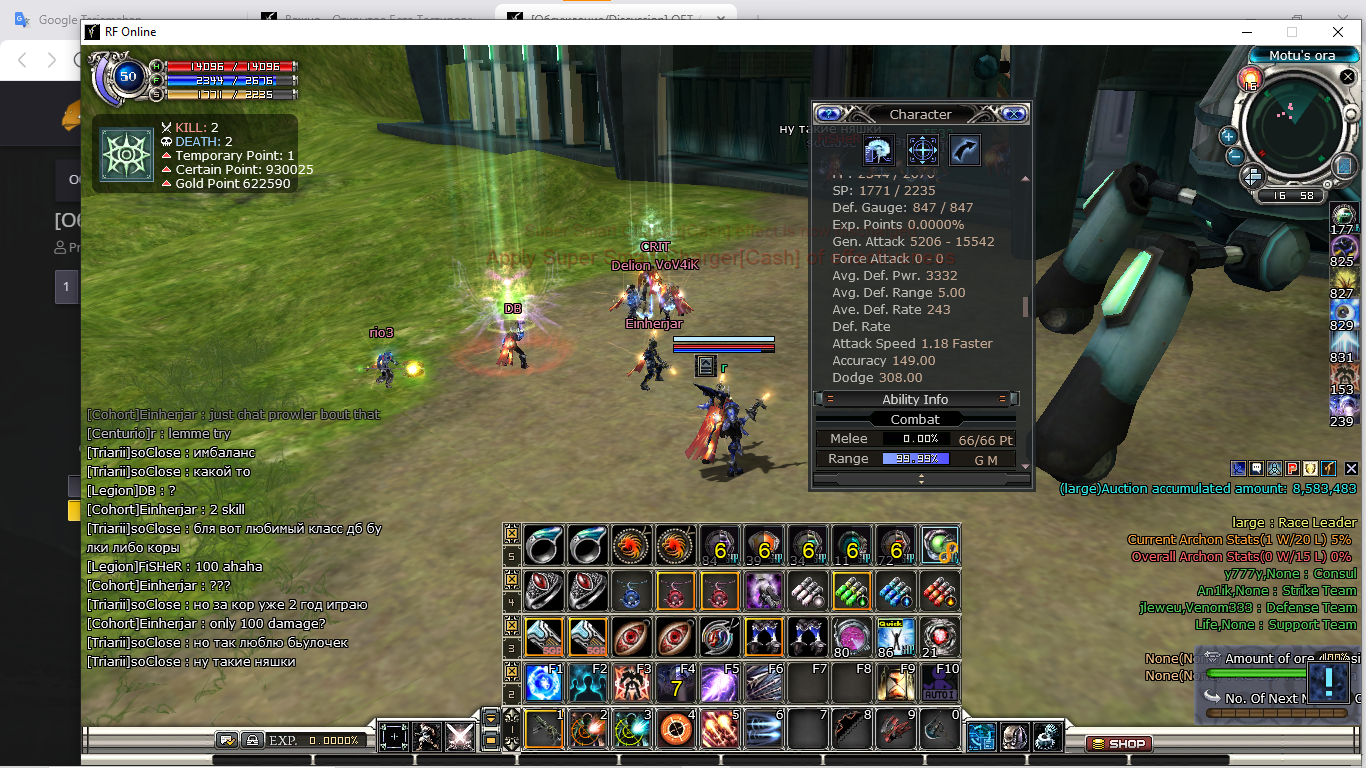Close the Character window
The width and height of the screenshot is (1366, 768).
point(1013,114)
